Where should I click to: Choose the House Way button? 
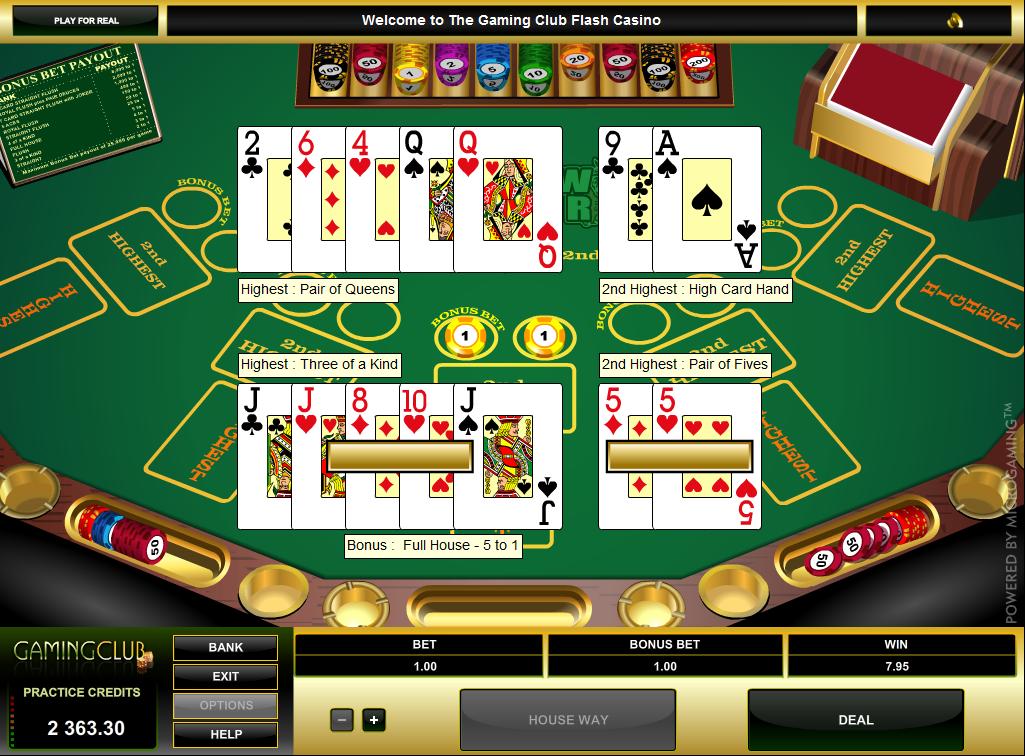[x=568, y=720]
